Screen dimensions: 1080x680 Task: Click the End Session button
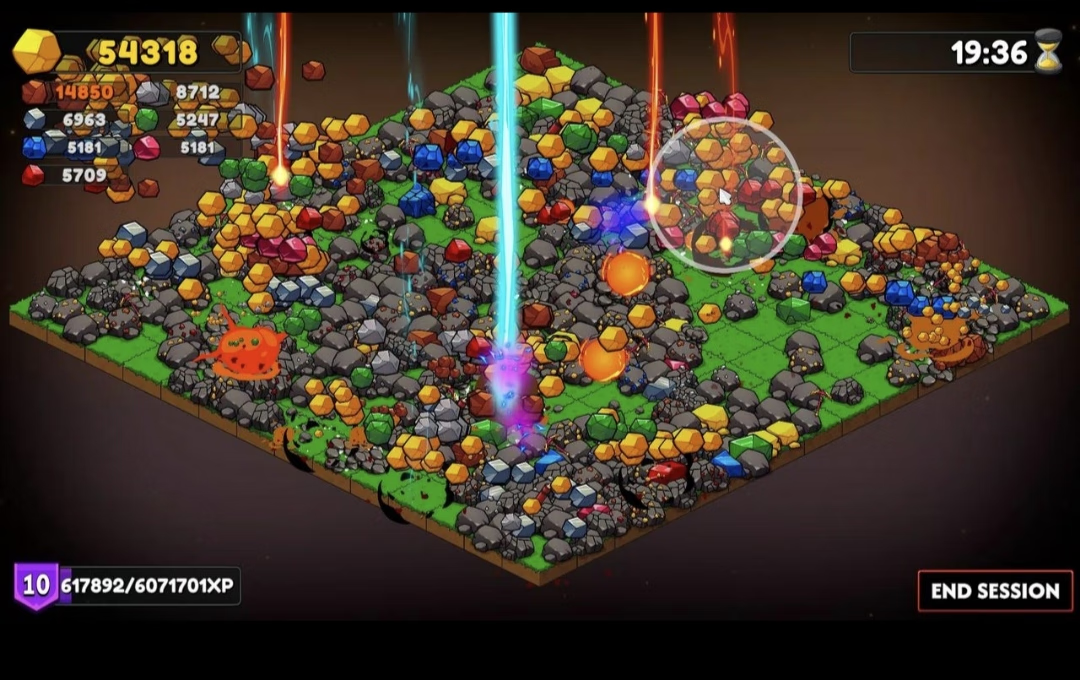994,591
